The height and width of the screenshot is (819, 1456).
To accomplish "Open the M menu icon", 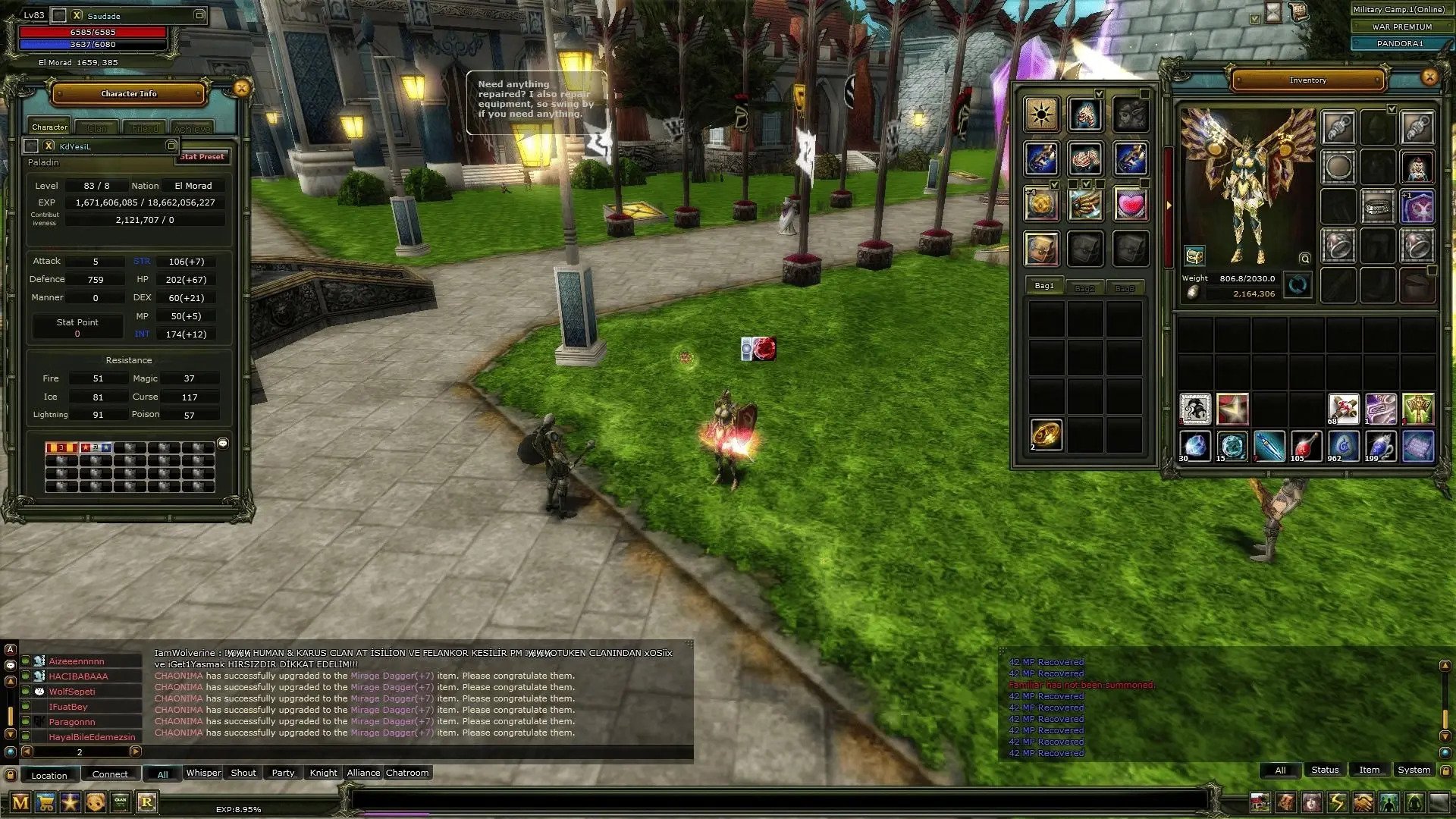I will (20, 802).
